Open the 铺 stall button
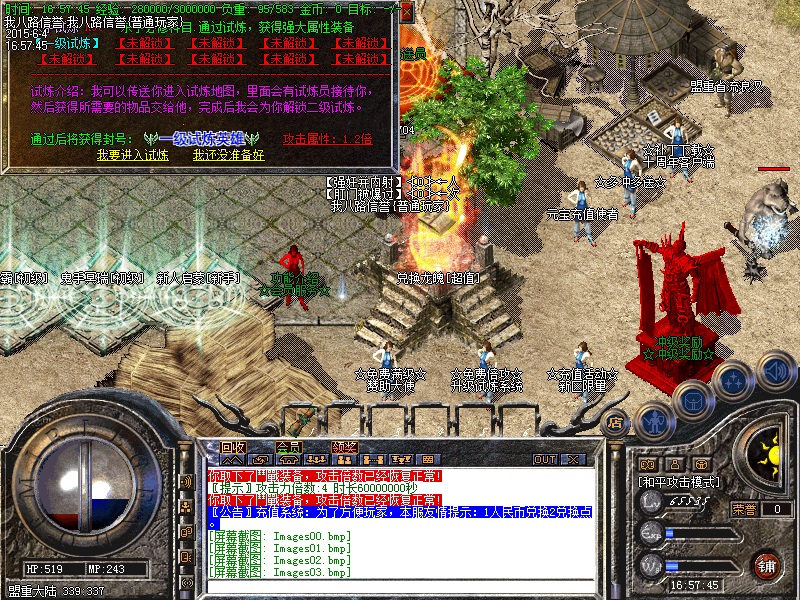The image size is (800, 600). pos(766,565)
